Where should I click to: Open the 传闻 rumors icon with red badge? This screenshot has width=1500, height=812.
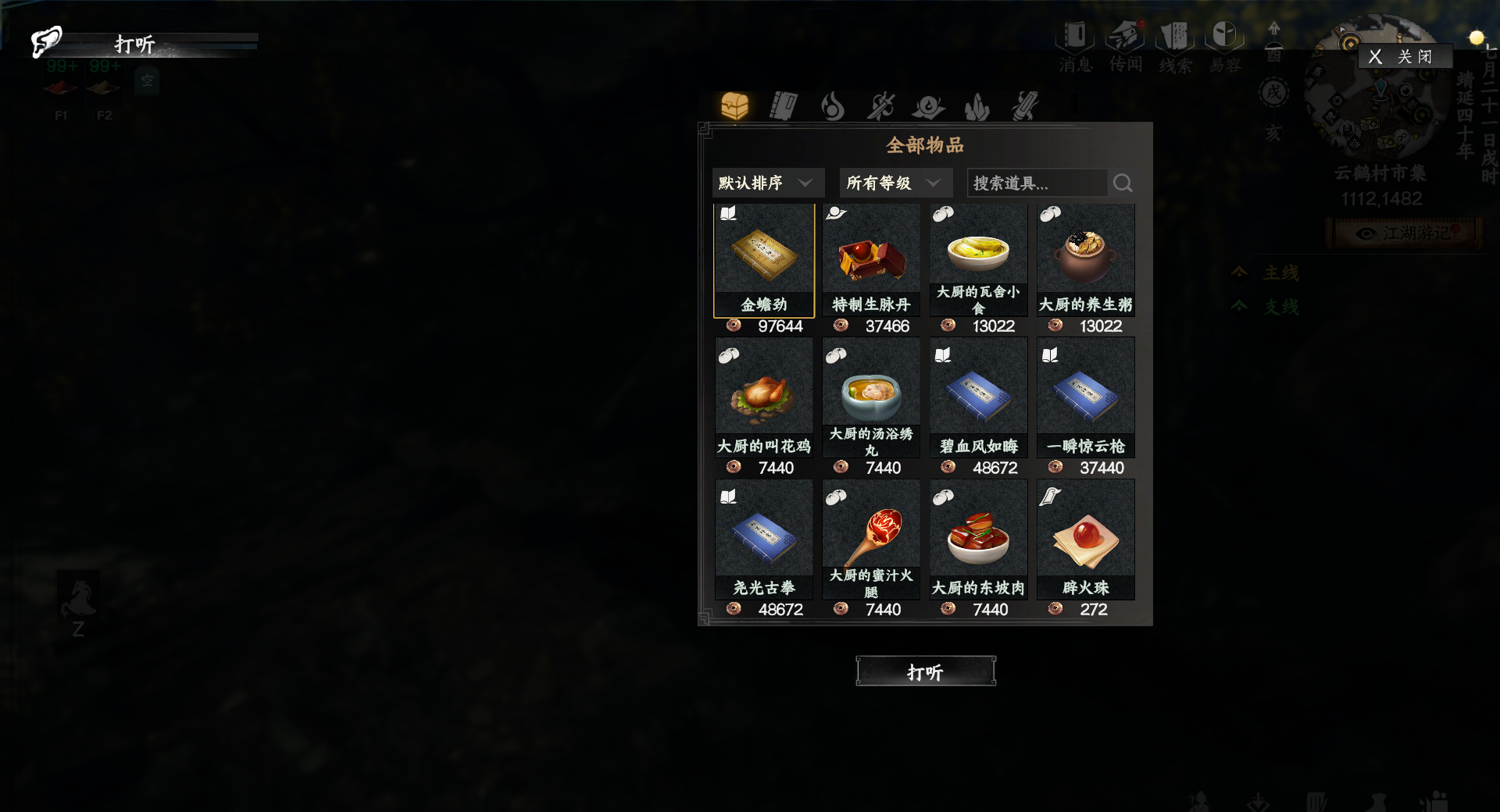click(1125, 43)
